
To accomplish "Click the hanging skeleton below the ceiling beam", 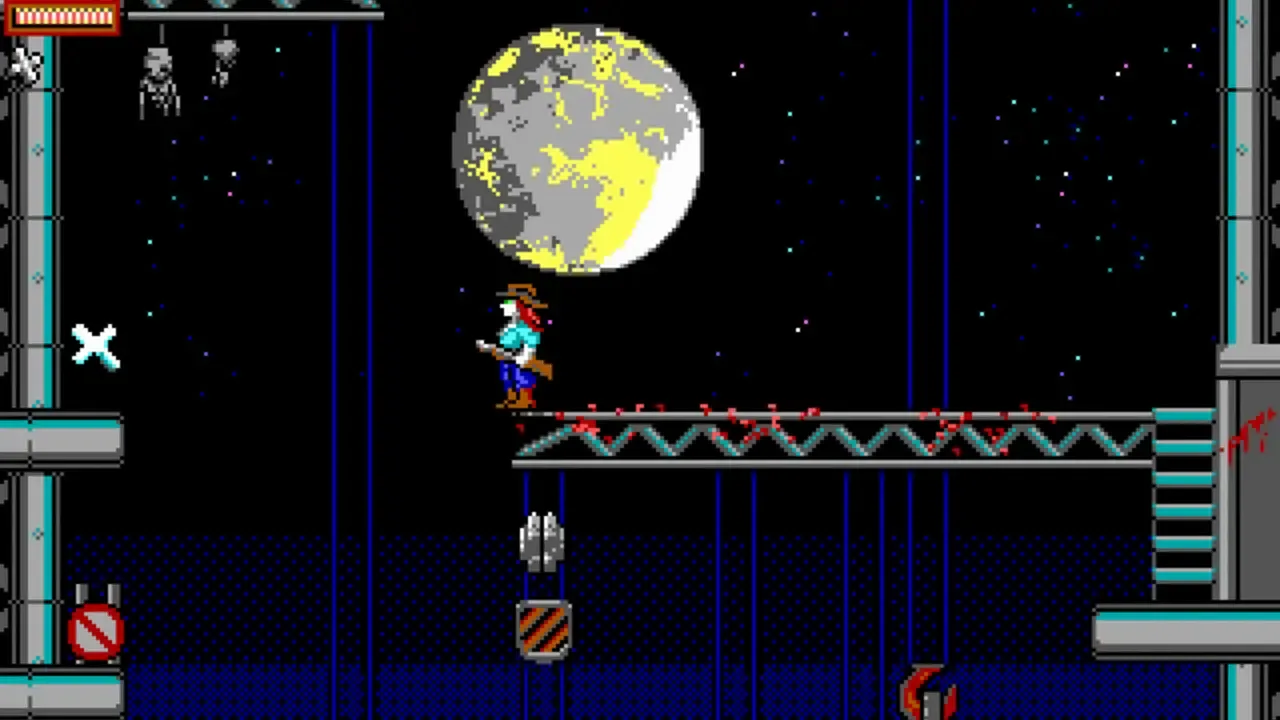I will coord(160,85).
